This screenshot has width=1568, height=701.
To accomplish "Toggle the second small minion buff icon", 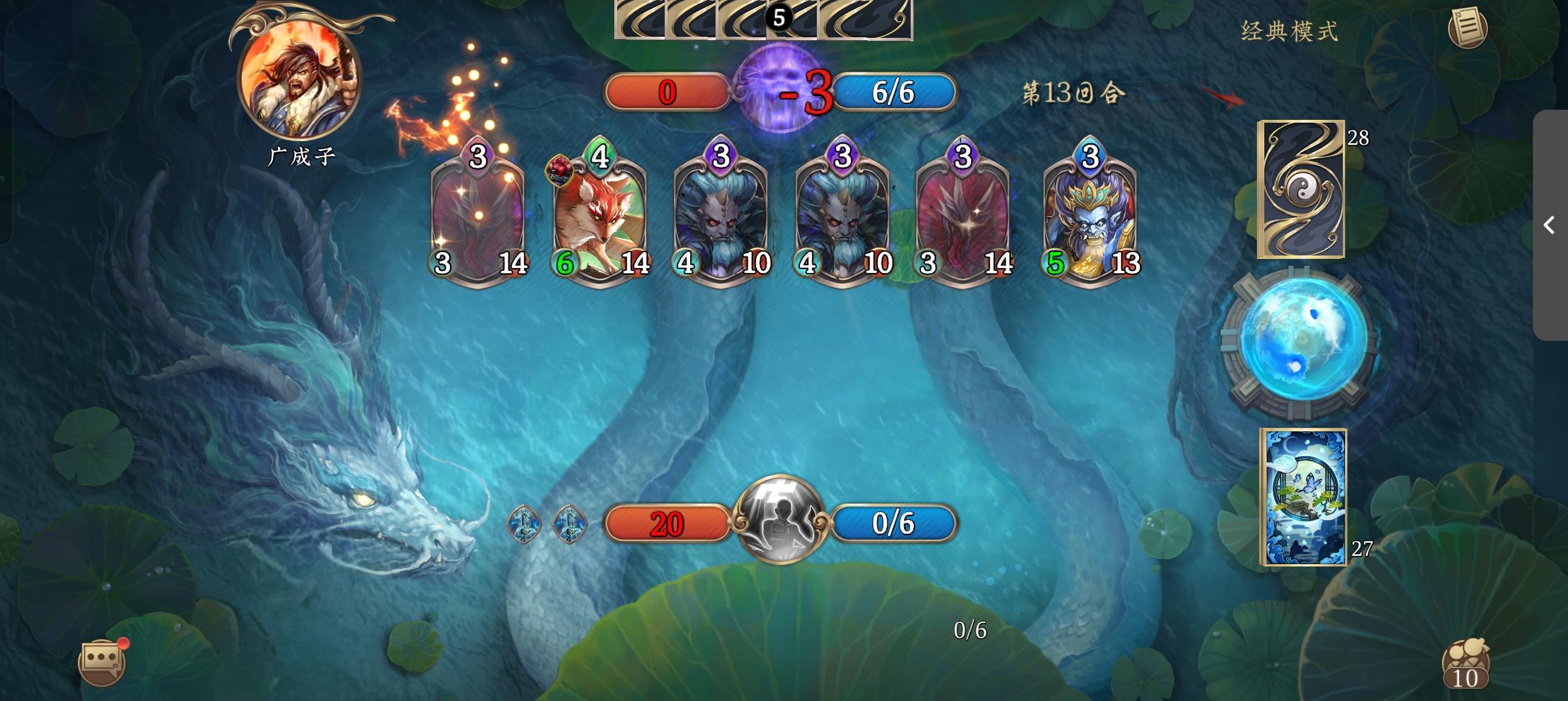I will click(x=570, y=523).
